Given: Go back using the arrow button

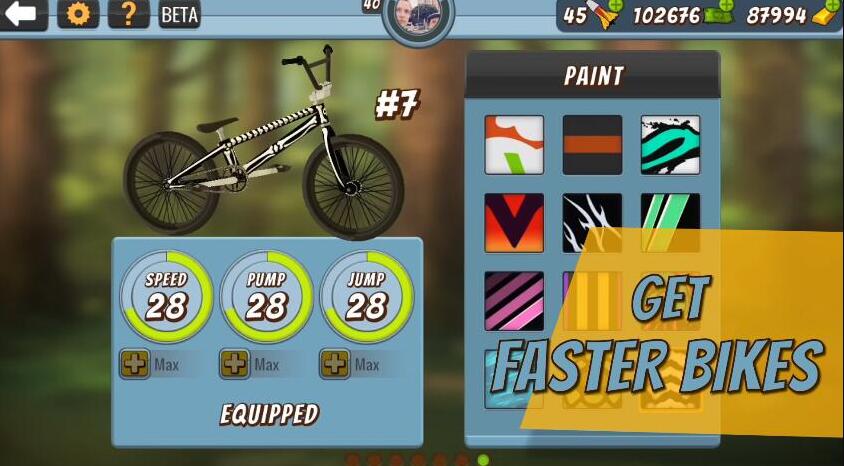Looking at the screenshot, I should point(22,14).
